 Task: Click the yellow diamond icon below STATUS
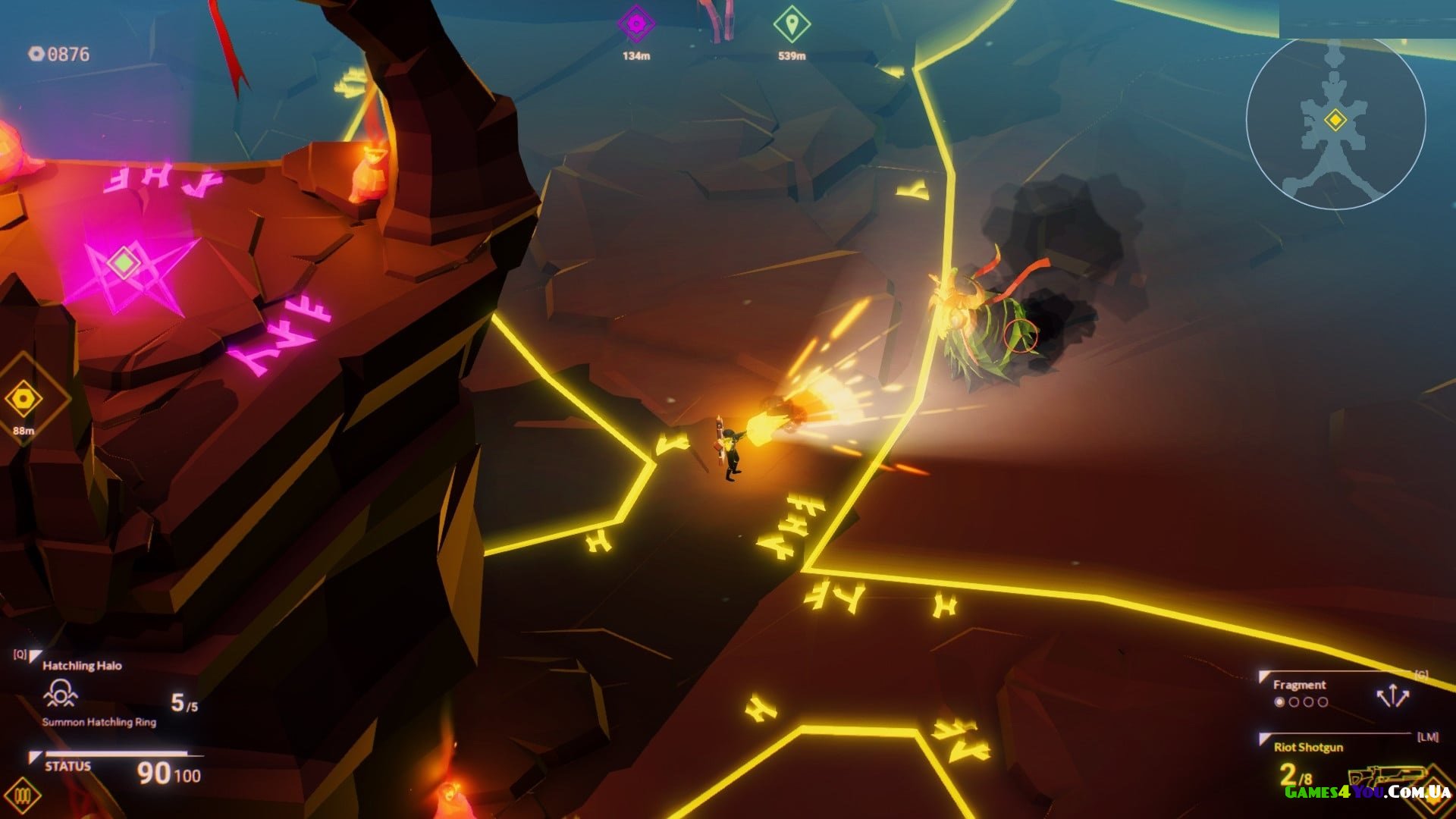(x=23, y=796)
